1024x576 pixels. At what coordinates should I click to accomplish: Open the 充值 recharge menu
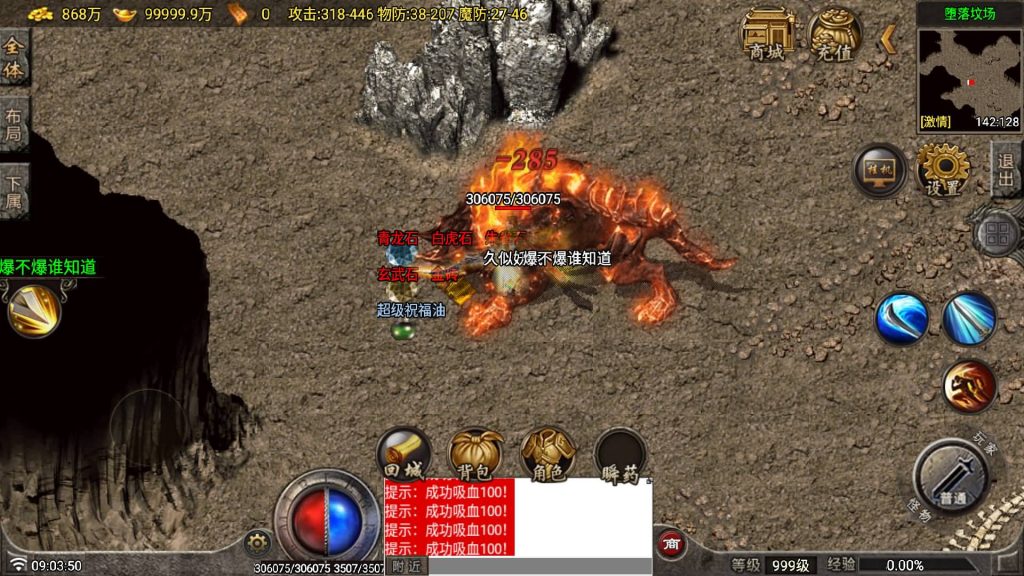click(x=836, y=35)
